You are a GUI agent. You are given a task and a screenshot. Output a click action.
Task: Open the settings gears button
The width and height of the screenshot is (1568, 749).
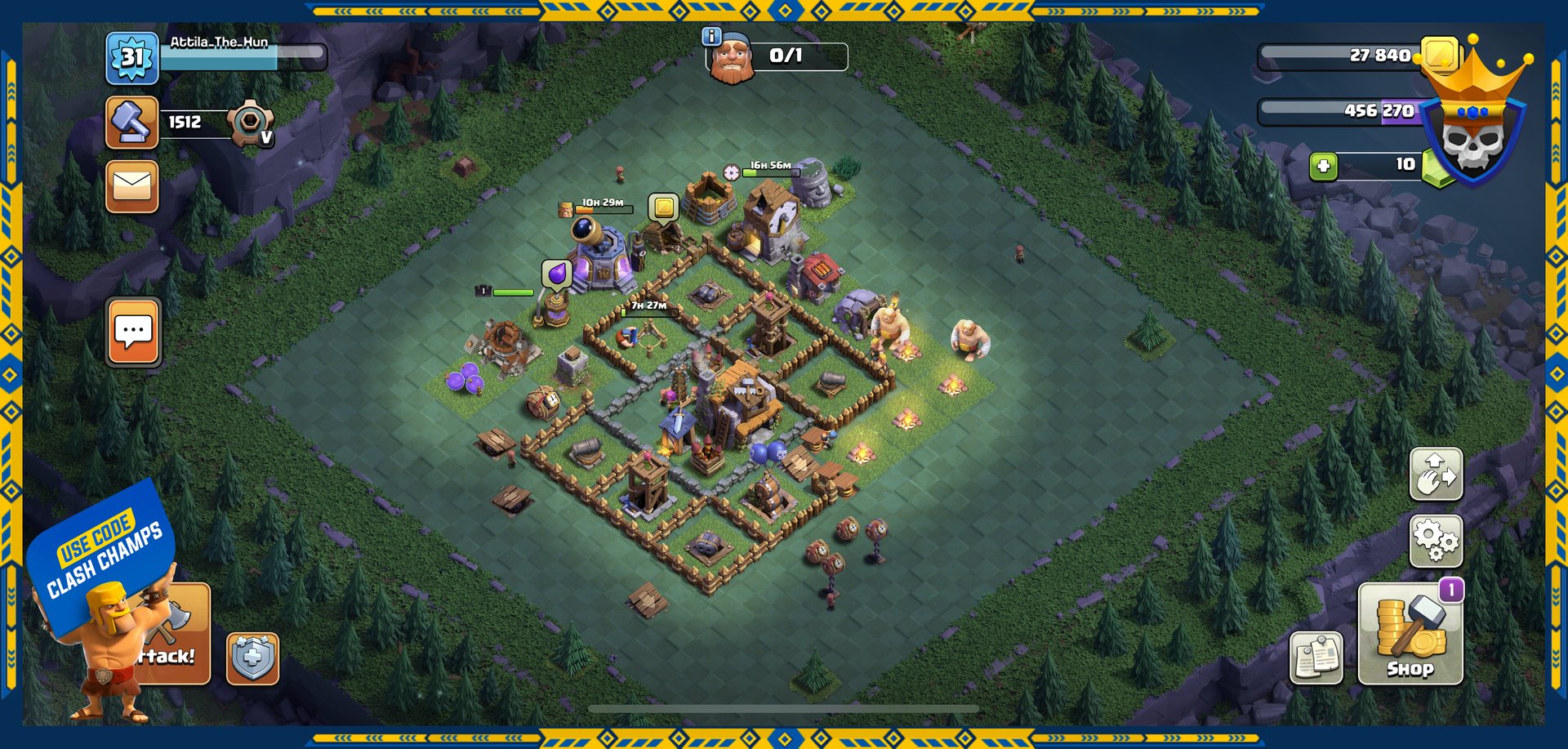(x=1436, y=540)
